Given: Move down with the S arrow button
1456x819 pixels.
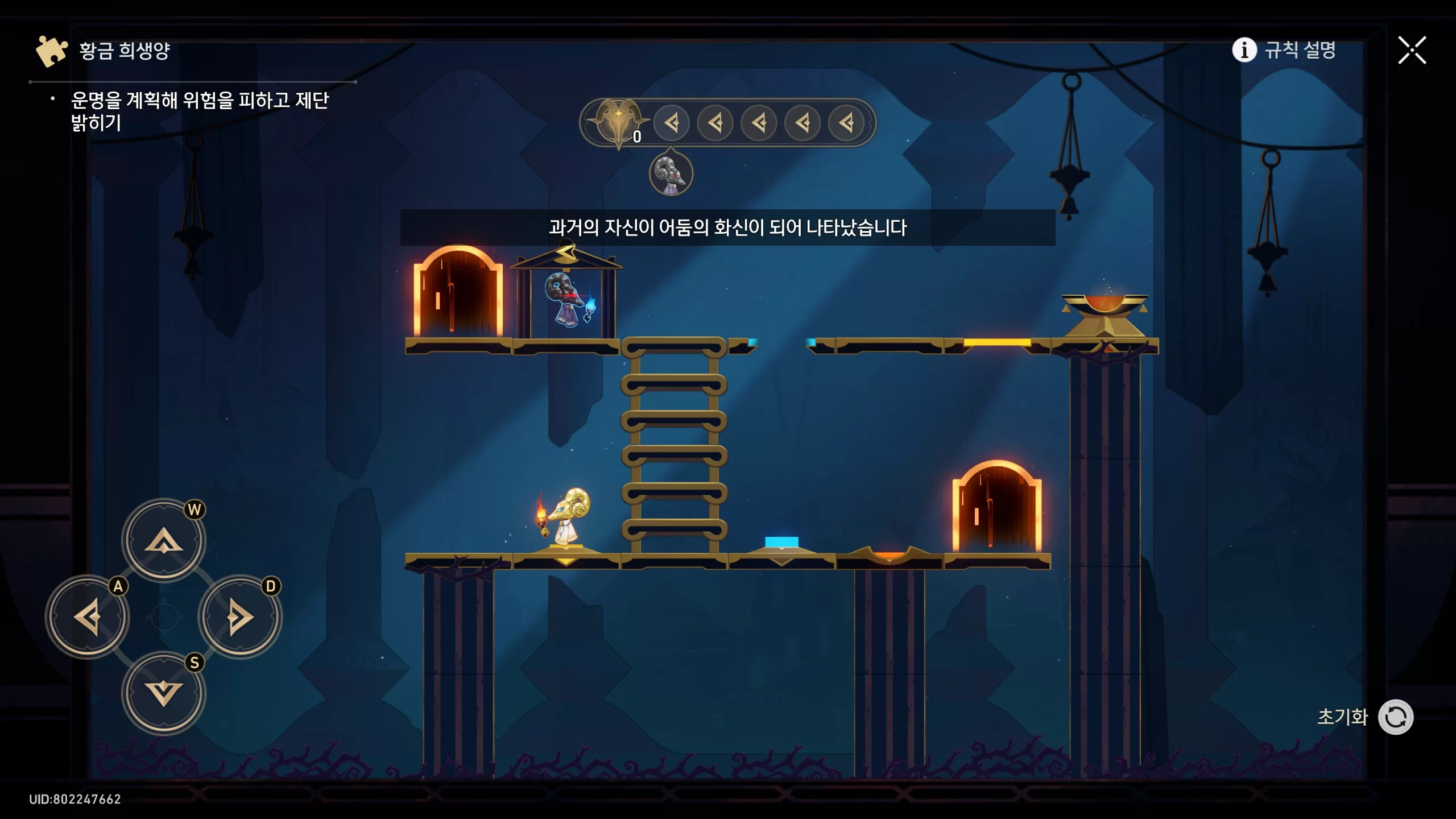Looking at the screenshot, I should 164,693.
